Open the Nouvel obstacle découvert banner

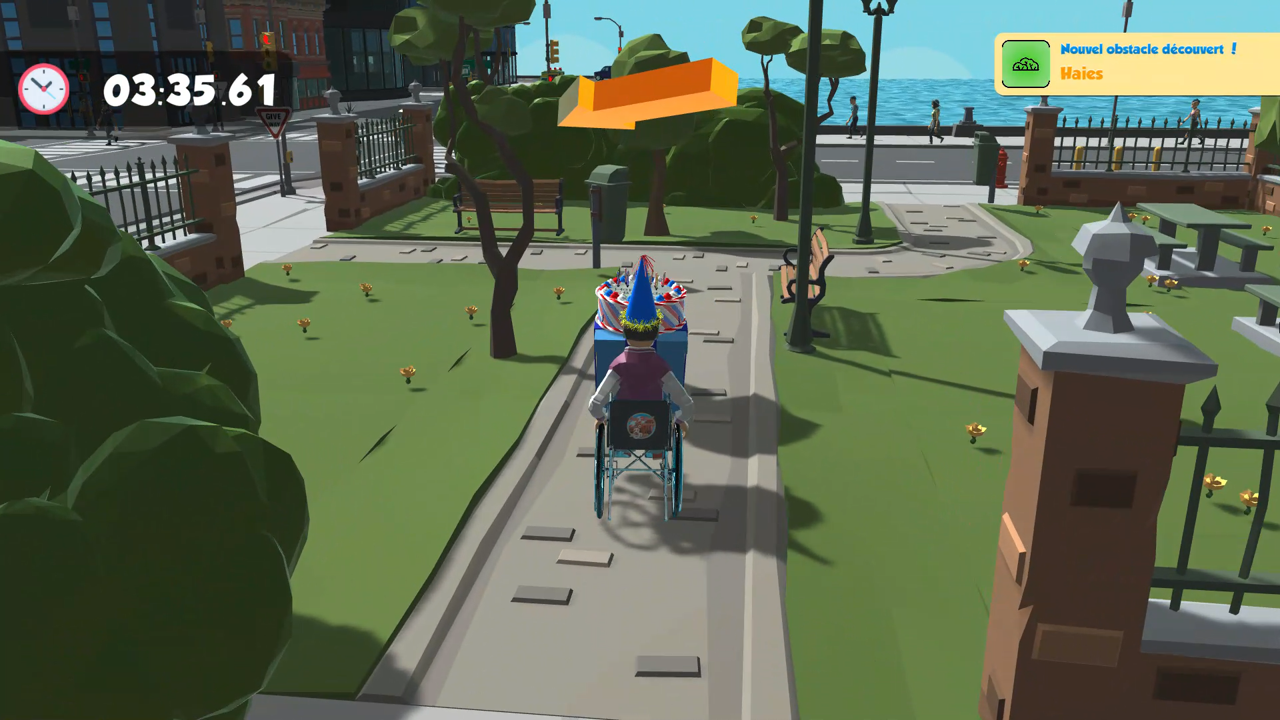click(1148, 48)
